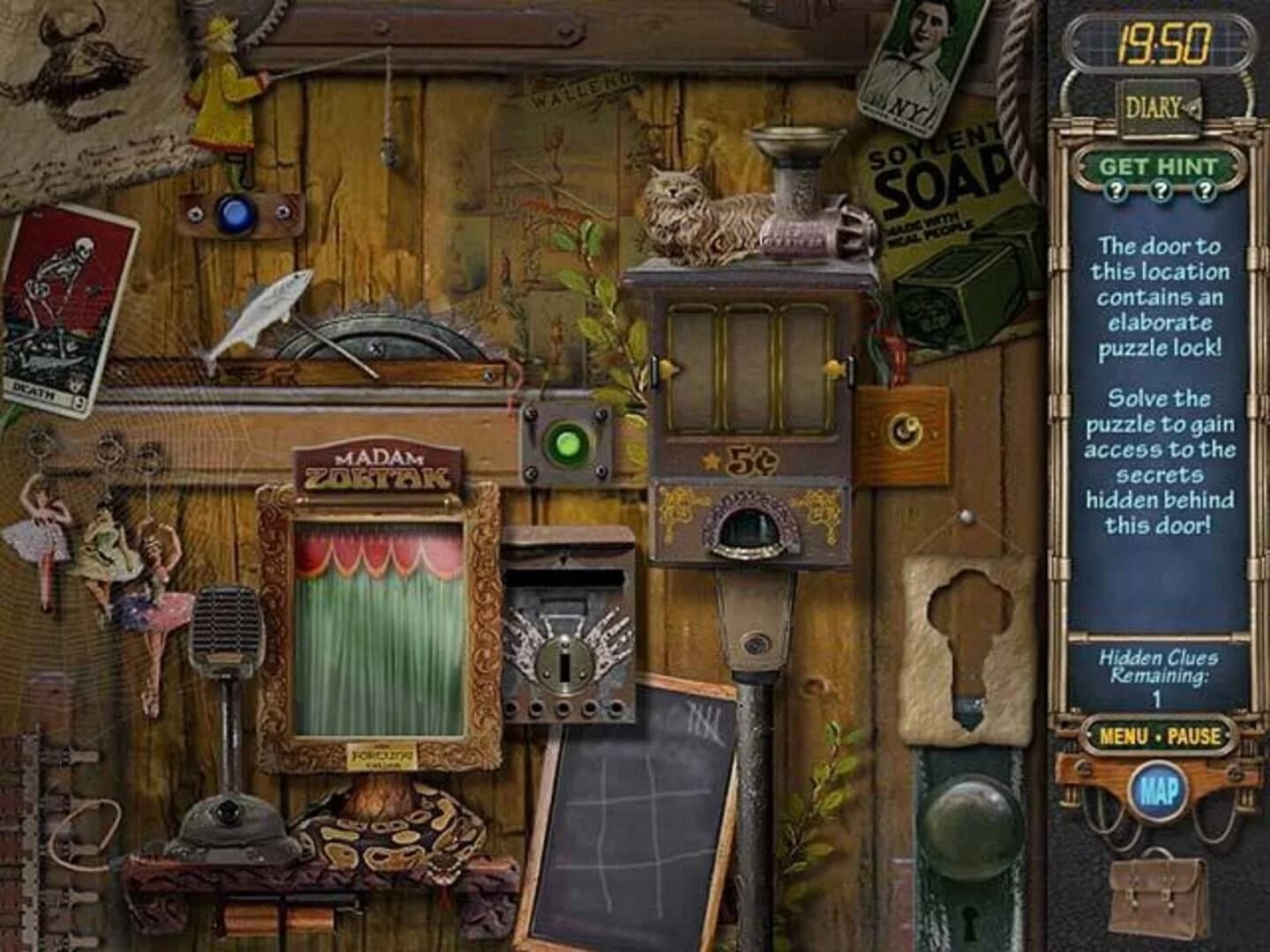Open the slot machine coin tray door
This screenshot has height=952, width=1270.
point(750,529)
